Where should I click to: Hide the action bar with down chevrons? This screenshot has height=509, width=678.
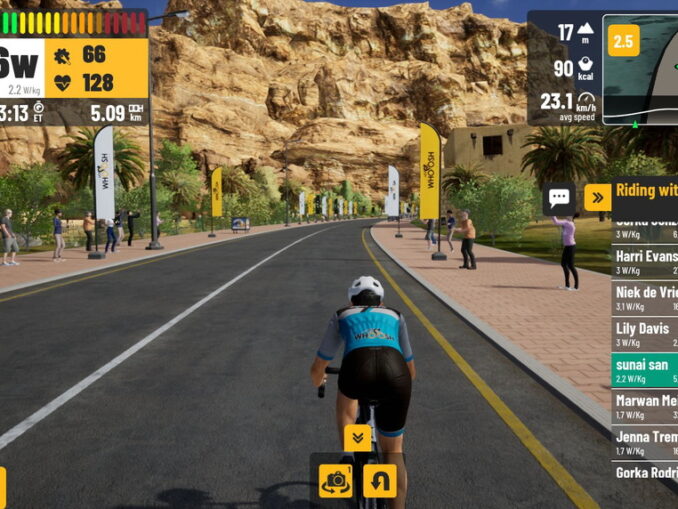[357, 437]
